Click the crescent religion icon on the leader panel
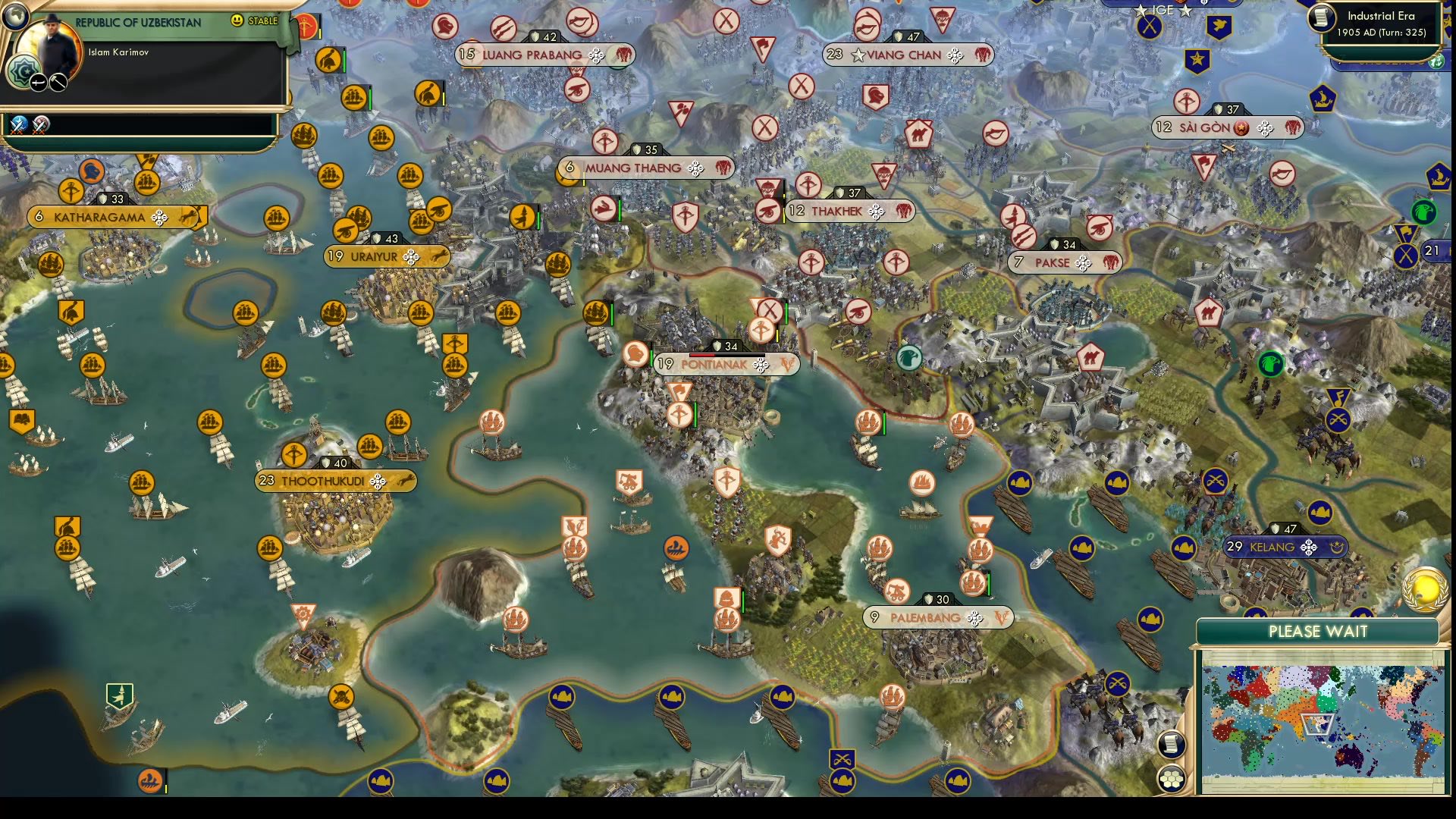The width and height of the screenshot is (1456, 819). click(25, 70)
